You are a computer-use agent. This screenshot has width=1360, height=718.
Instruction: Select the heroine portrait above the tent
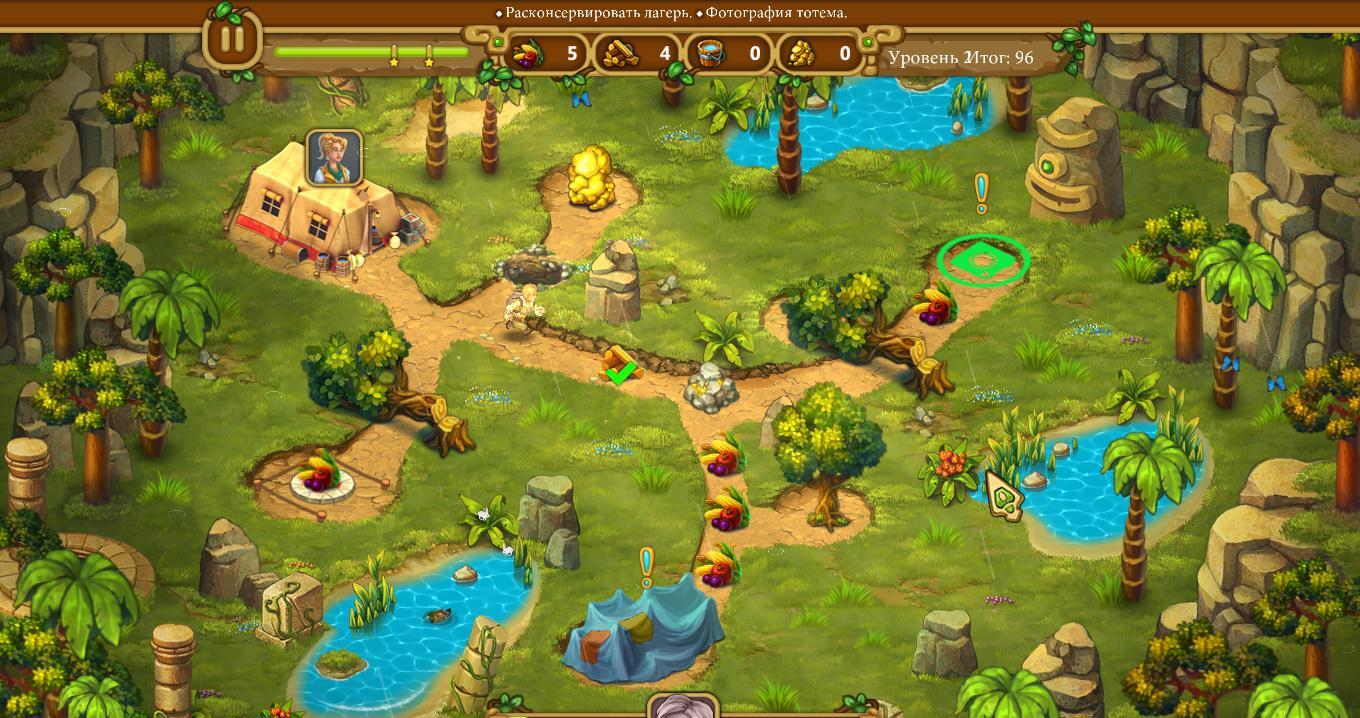(x=333, y=158)
